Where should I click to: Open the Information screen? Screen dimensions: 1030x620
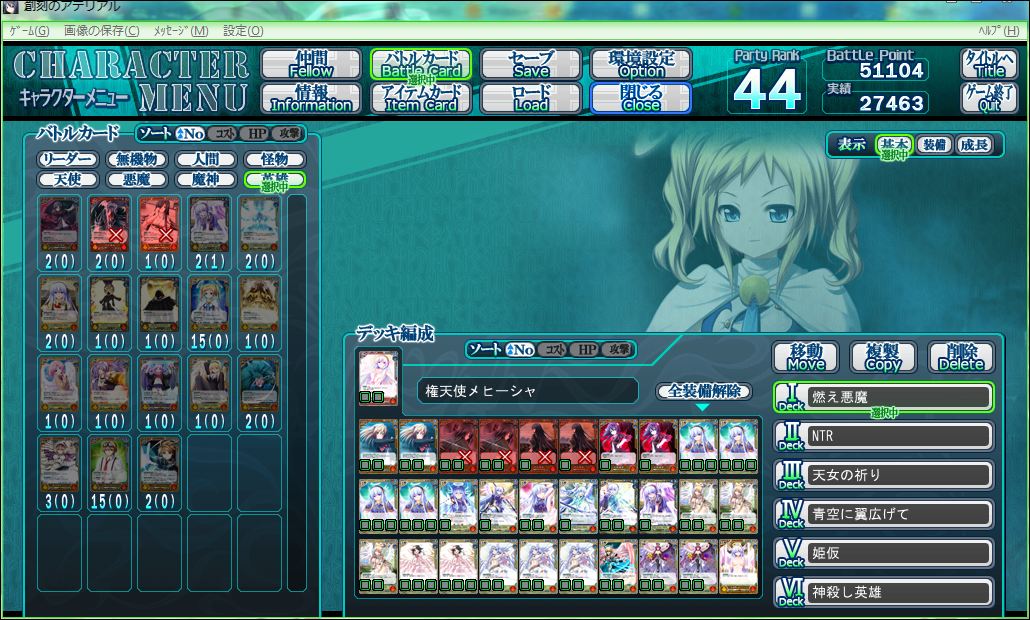[311, 97]
